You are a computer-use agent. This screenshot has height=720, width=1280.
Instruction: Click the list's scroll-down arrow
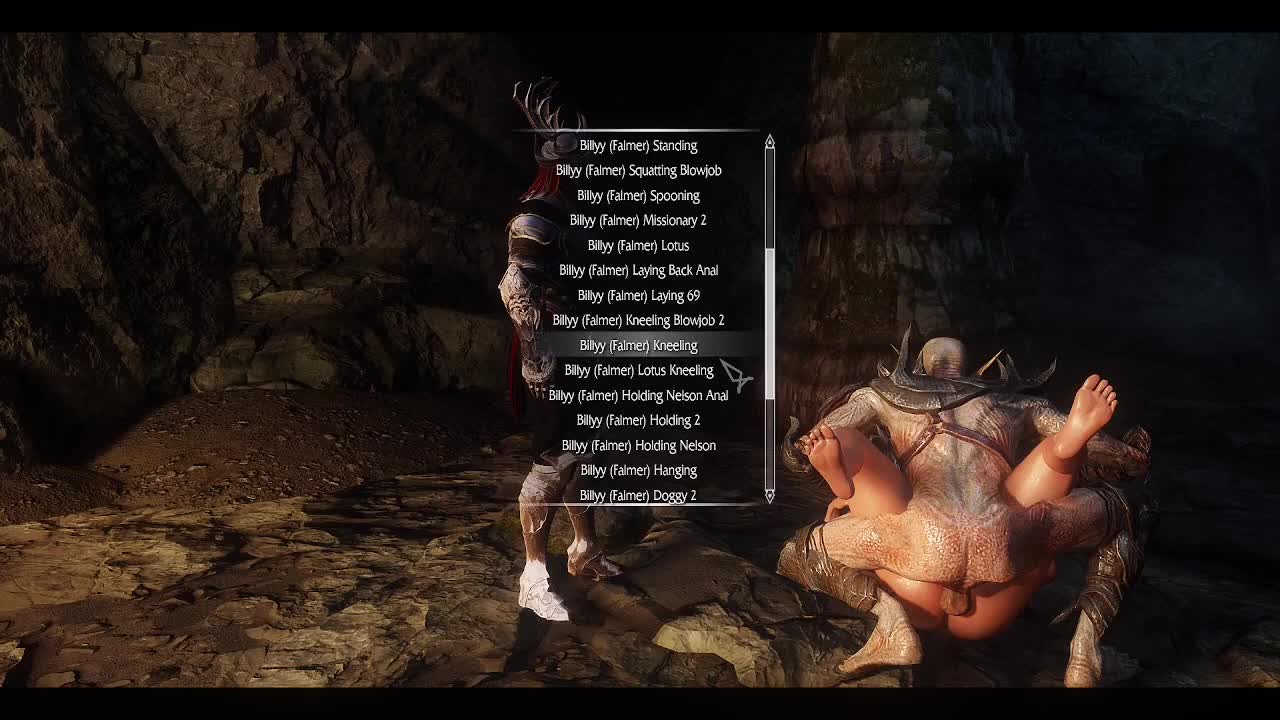click(x=770, y=496)
